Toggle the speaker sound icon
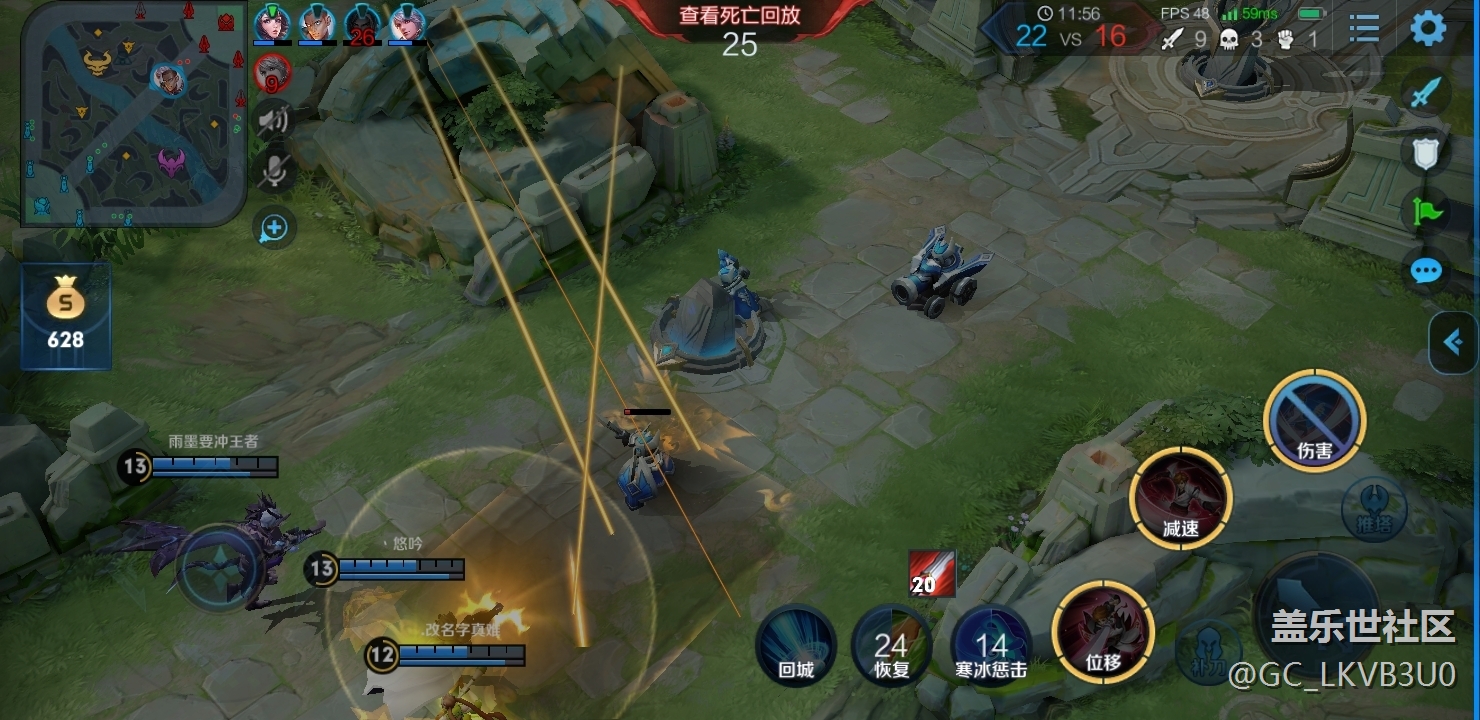The height and width of the screenshot is (720, 1480). coord(272,121)
